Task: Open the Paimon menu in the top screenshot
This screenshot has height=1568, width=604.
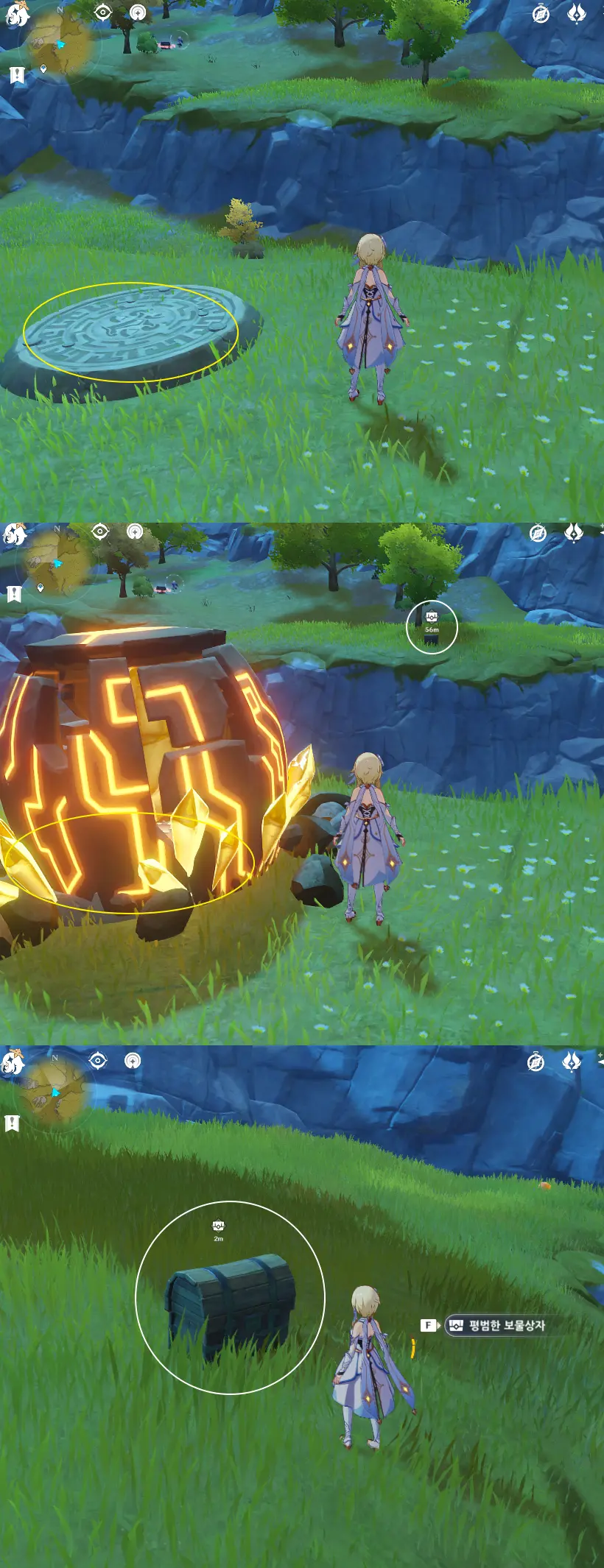Action: click(16, 15)
